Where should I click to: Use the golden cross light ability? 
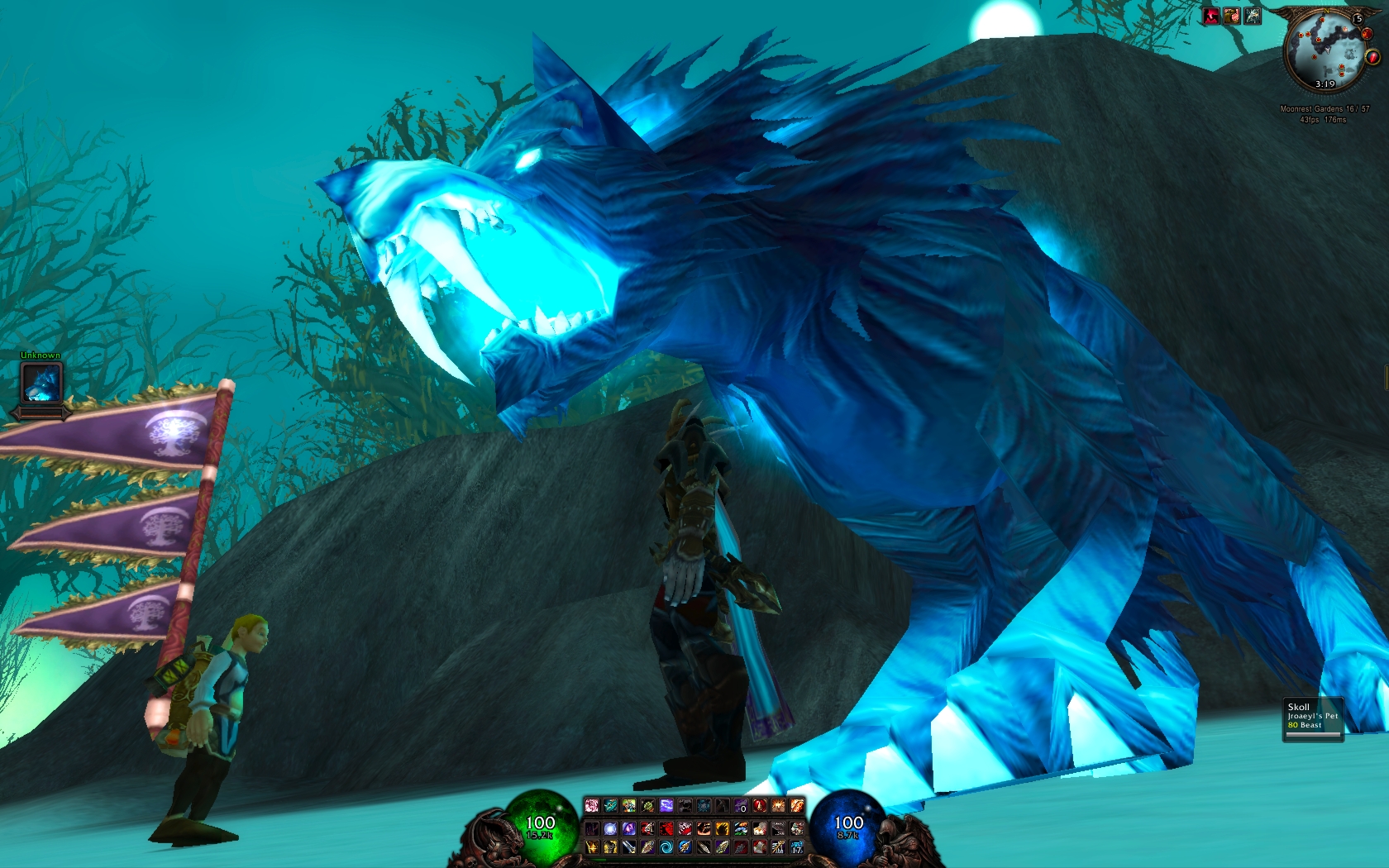pos(592,847)
